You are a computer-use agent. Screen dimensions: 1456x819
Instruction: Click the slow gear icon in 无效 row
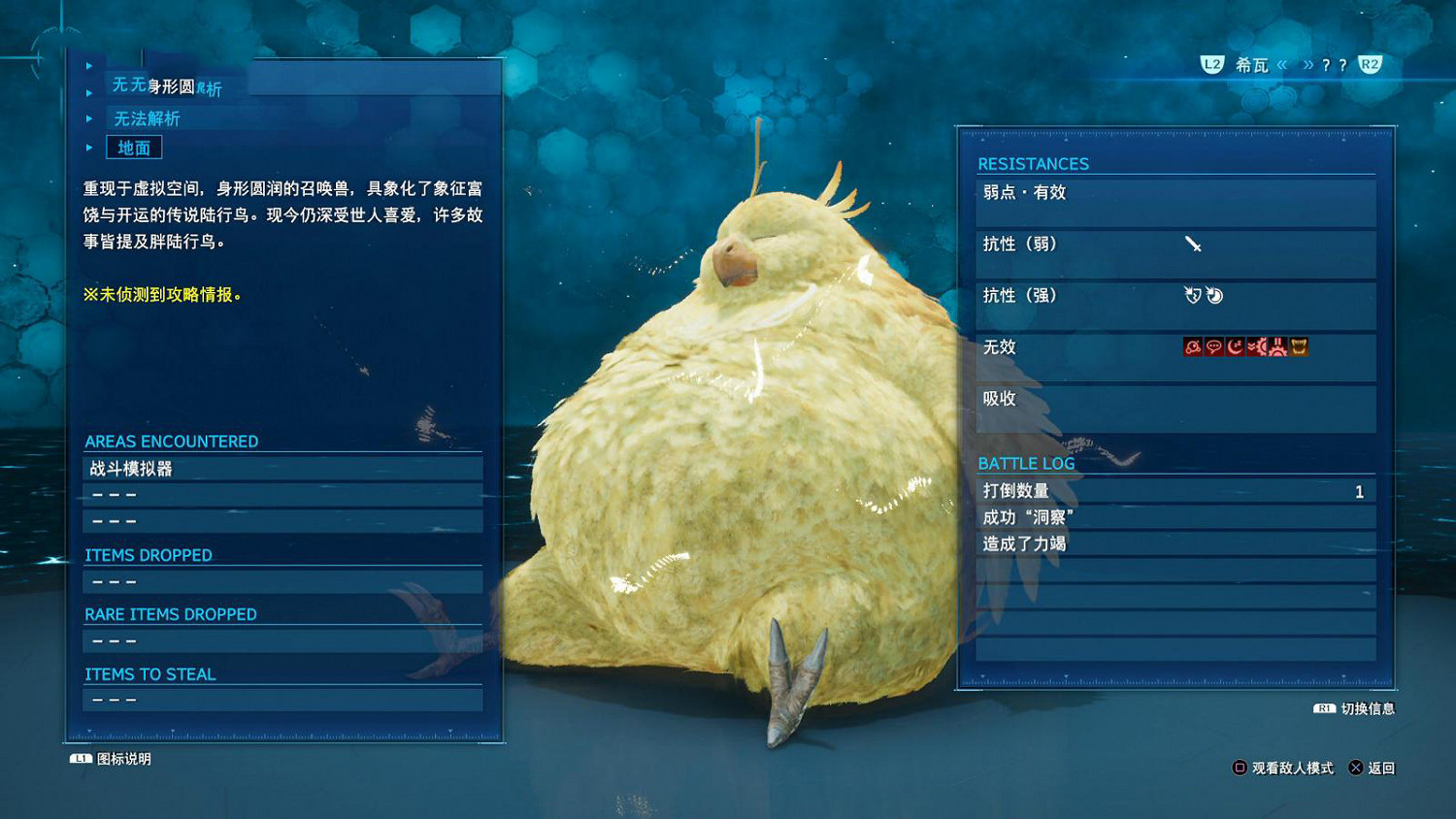click(x=1254, y=346)
